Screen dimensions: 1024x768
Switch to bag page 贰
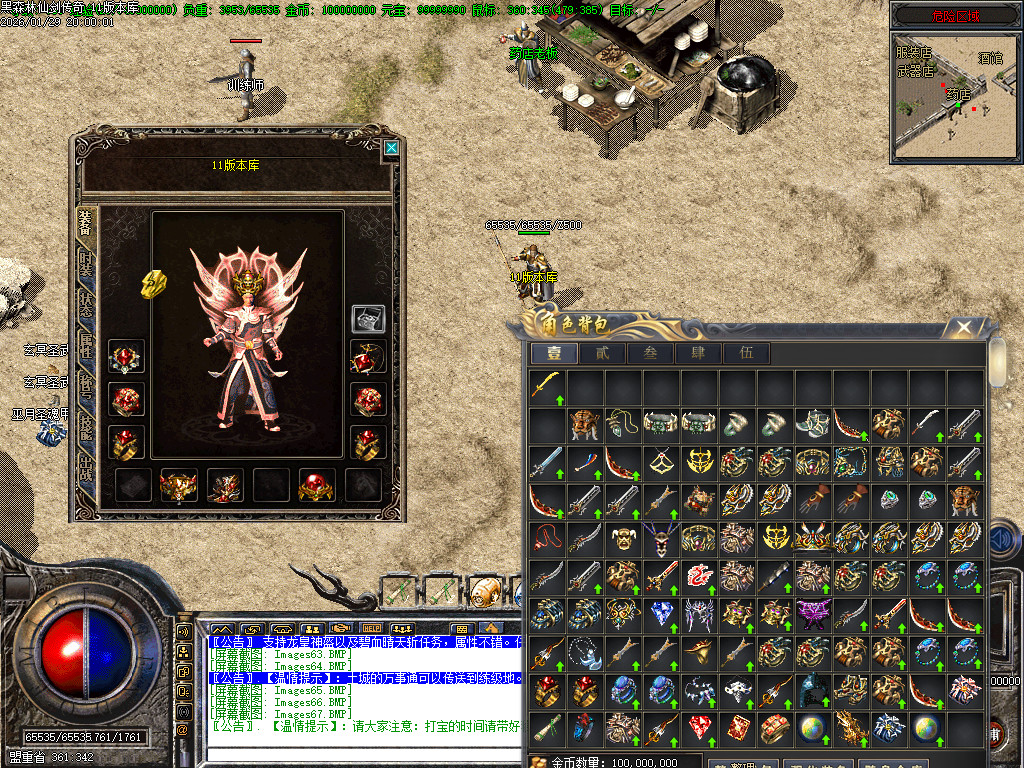click(x=603, y=353)
